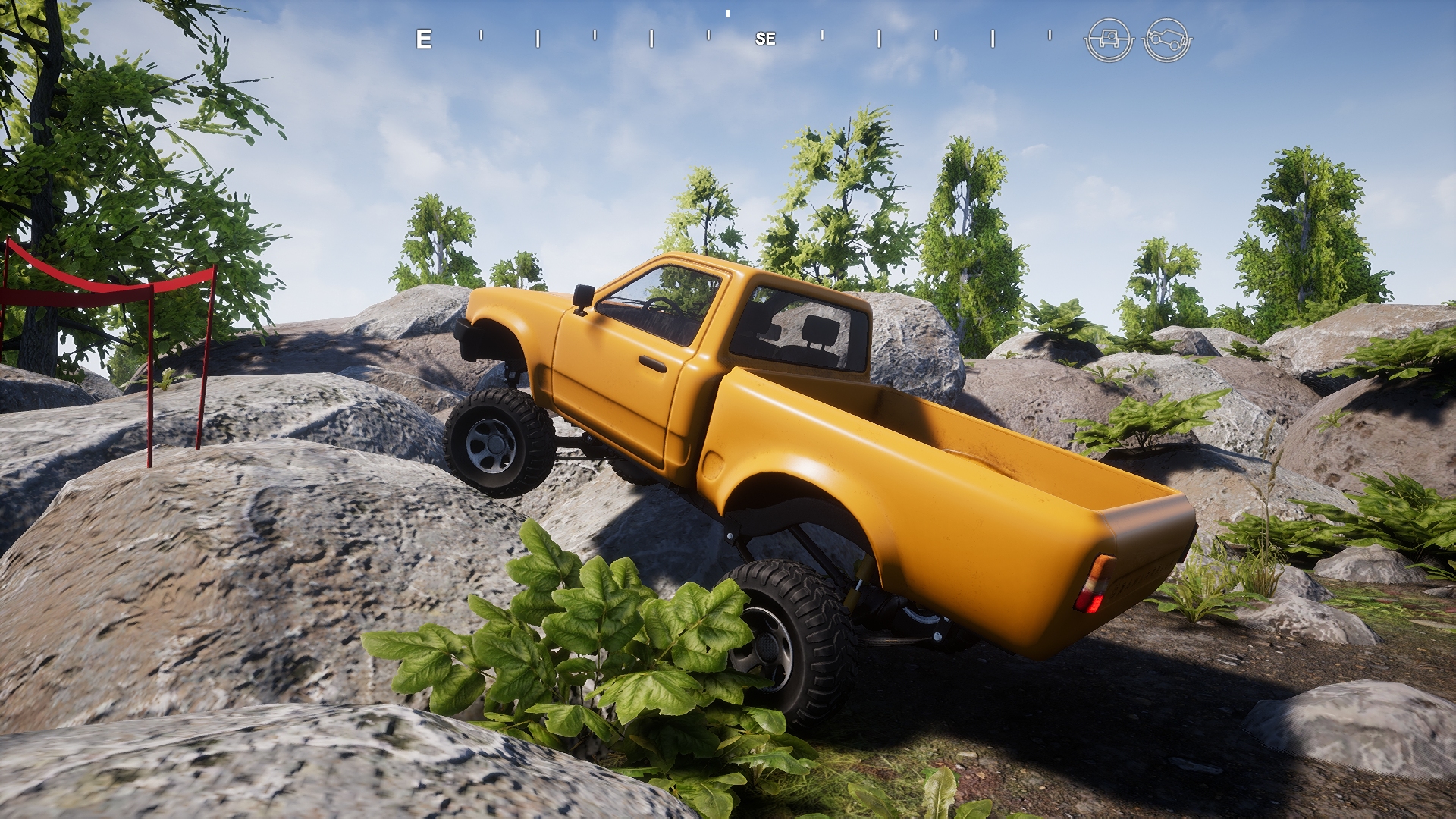Click the red tail light on the truck
Screen dimensions: 1456x819
pos(1093,601)
